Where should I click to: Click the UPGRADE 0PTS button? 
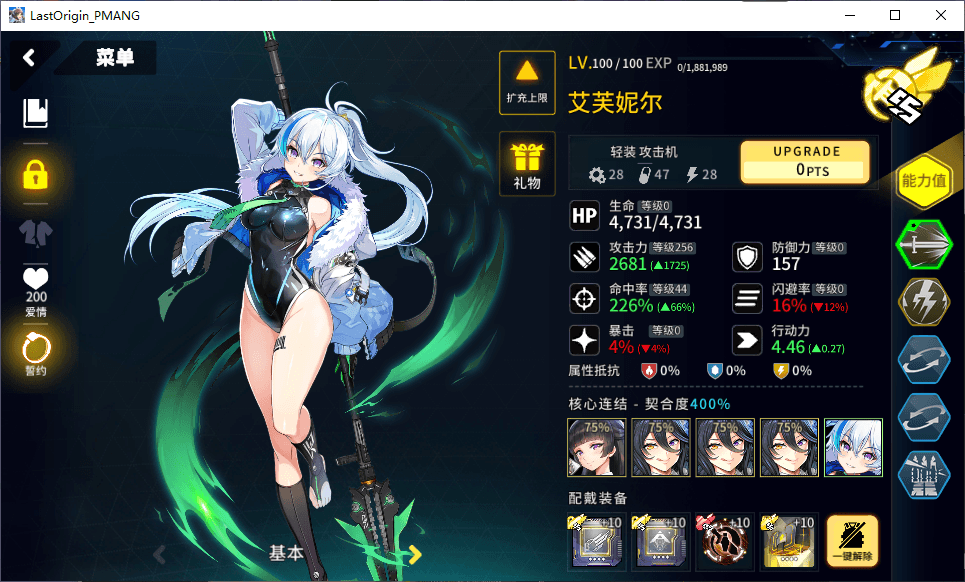[805, 161]
